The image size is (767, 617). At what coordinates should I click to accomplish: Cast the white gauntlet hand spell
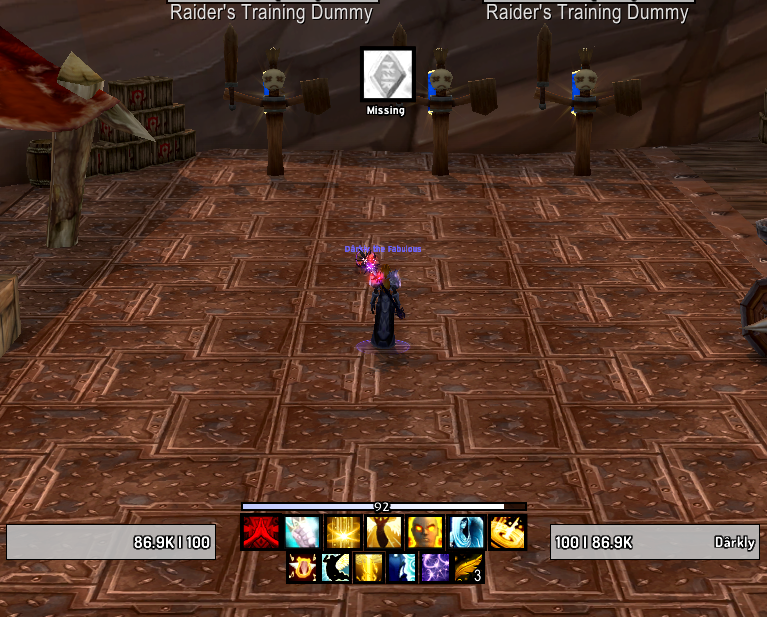coord(300,533)
